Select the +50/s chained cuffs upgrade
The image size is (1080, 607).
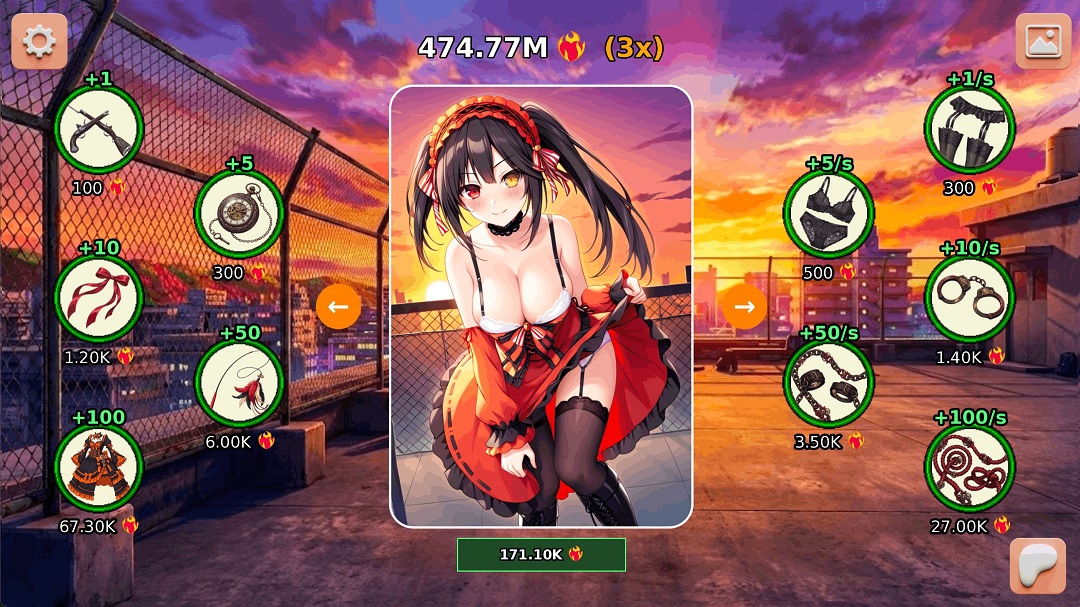[829, 383]
